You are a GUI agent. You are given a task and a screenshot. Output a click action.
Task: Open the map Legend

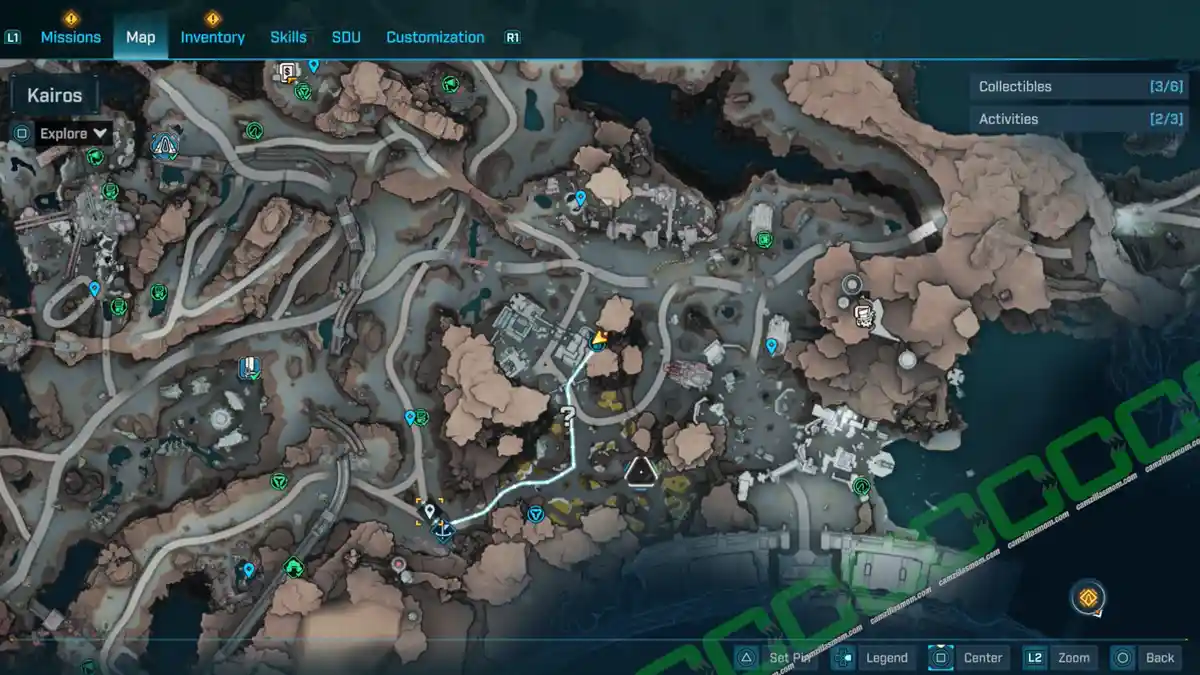pos(874,657)
